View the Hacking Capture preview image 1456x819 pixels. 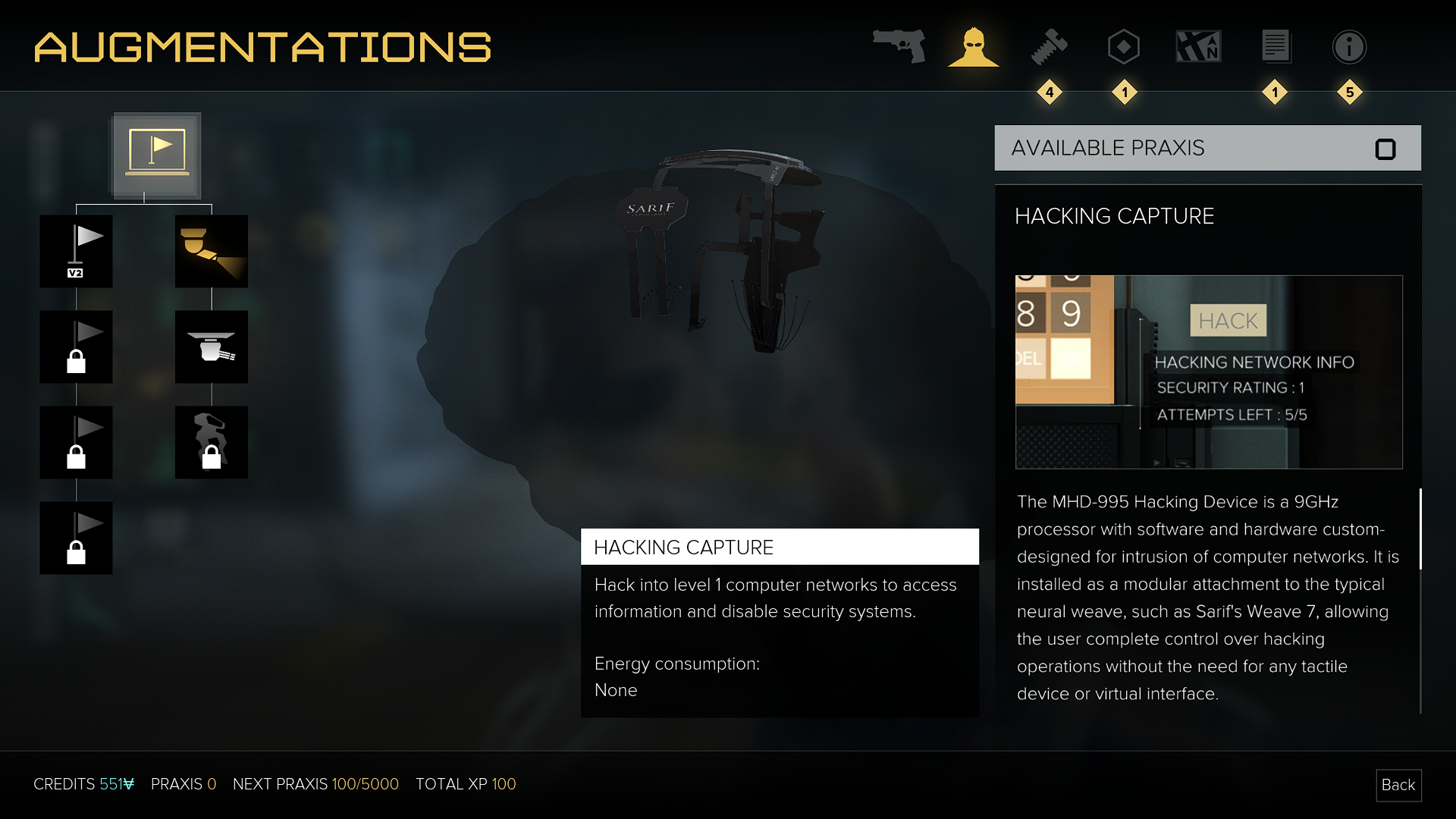(x=1209, y=372)
